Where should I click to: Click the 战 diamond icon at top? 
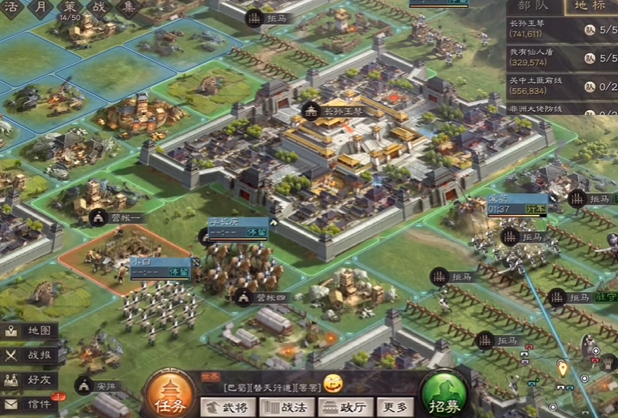[99, 8]
